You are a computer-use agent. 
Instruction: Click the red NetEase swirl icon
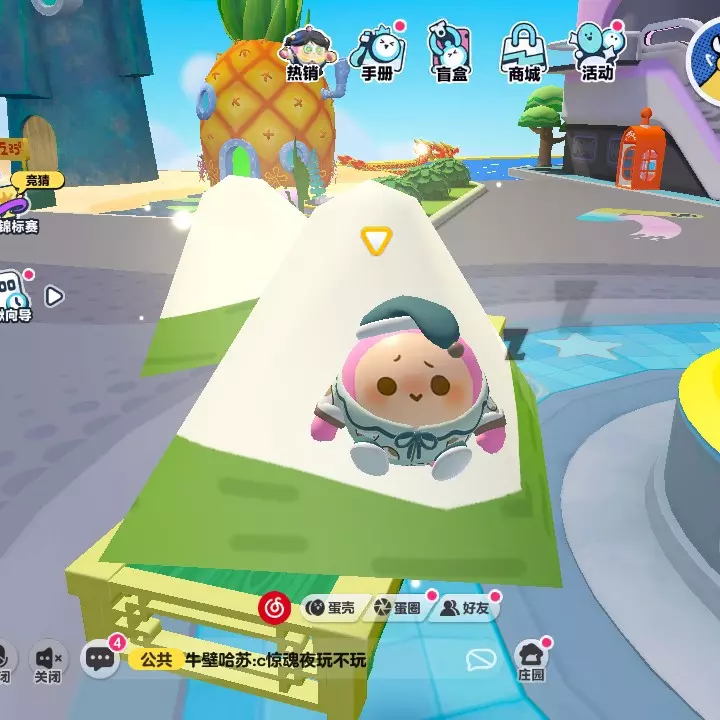point(274,606)
